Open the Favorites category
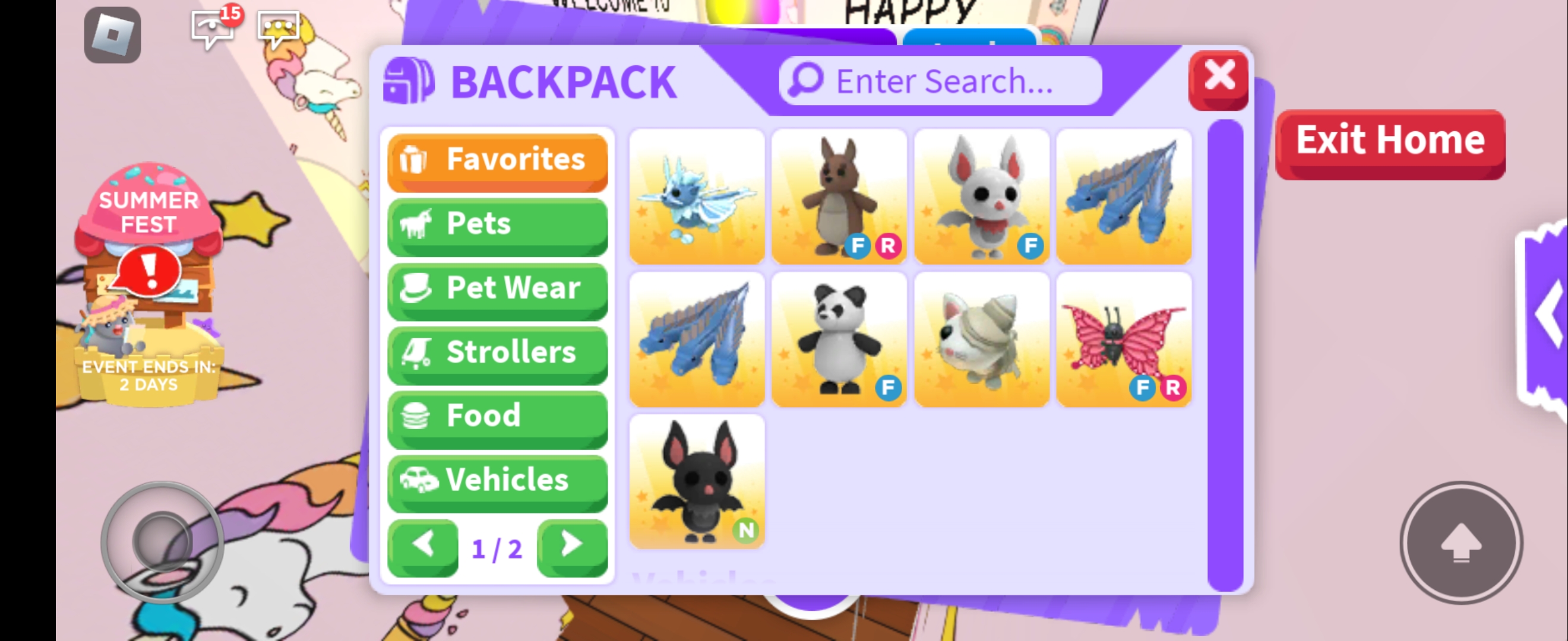 click(497, 161)
